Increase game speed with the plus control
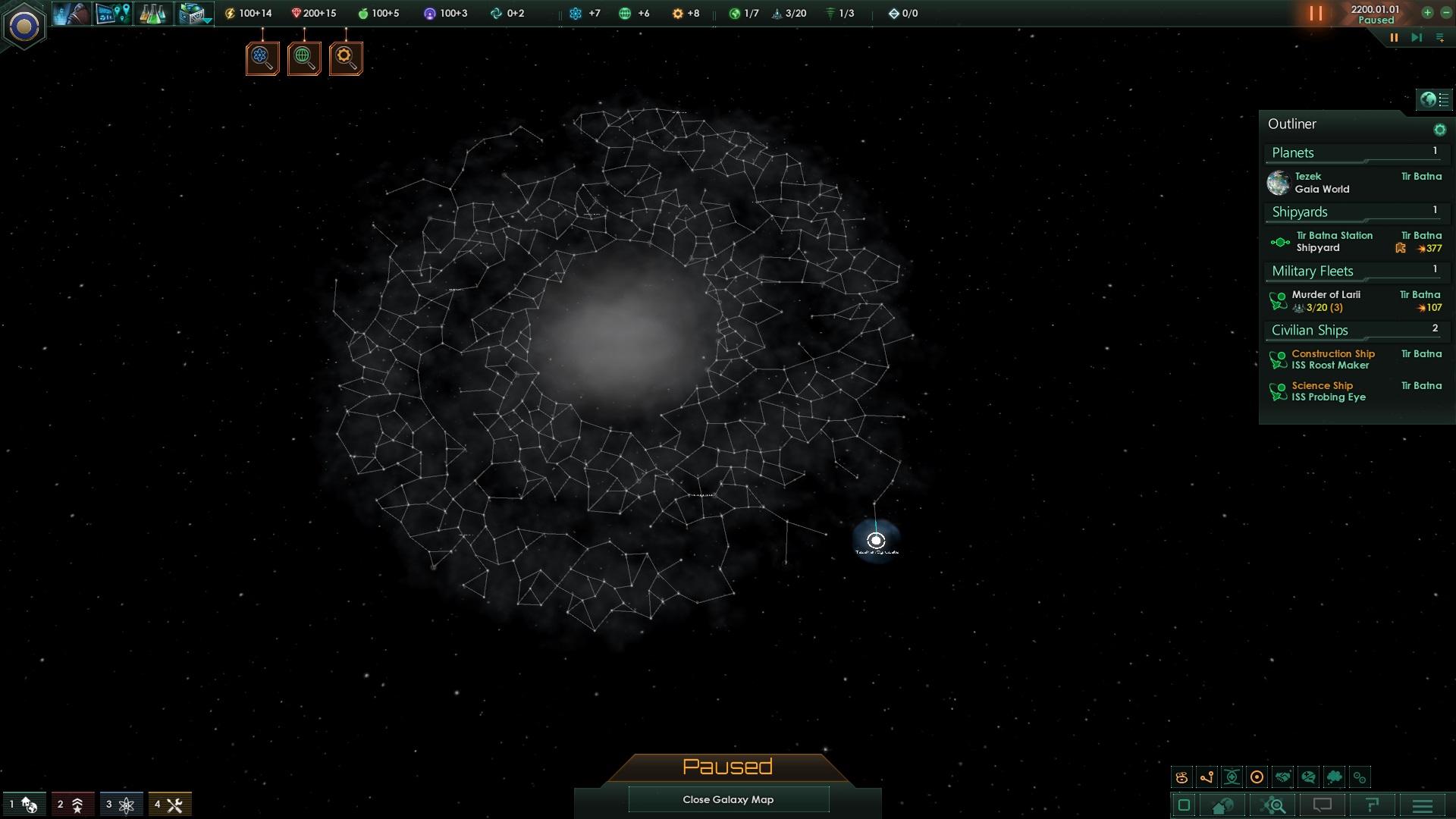 pyautogui.click(x=1428, y=13)
